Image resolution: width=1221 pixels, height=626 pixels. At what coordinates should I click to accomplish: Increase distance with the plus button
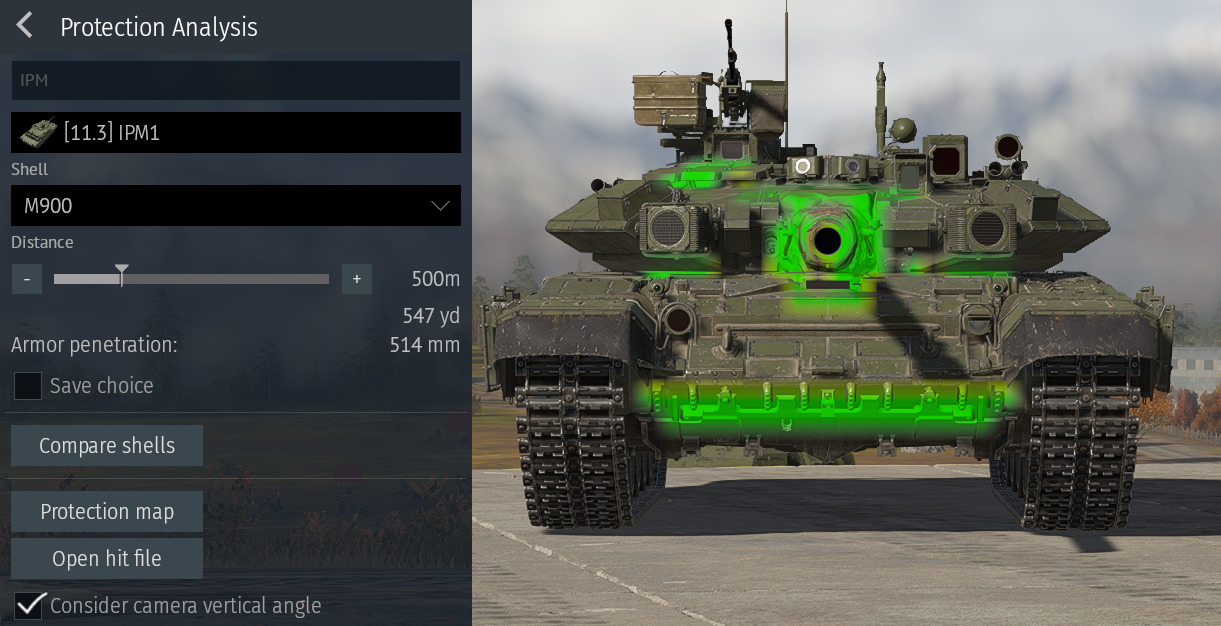pyautogui.click(x=357, y=279)
